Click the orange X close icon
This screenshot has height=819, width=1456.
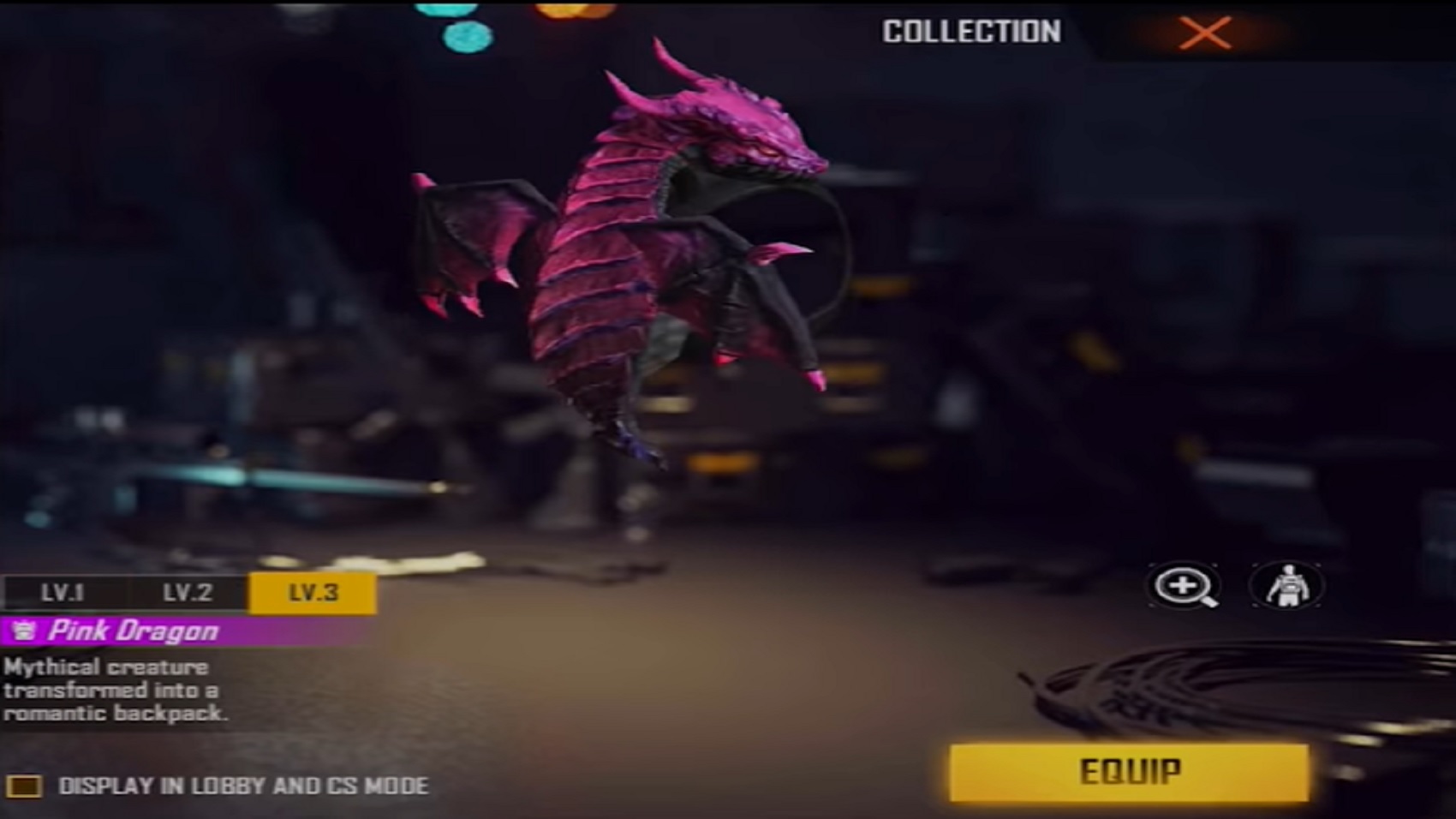[1202, 31]
